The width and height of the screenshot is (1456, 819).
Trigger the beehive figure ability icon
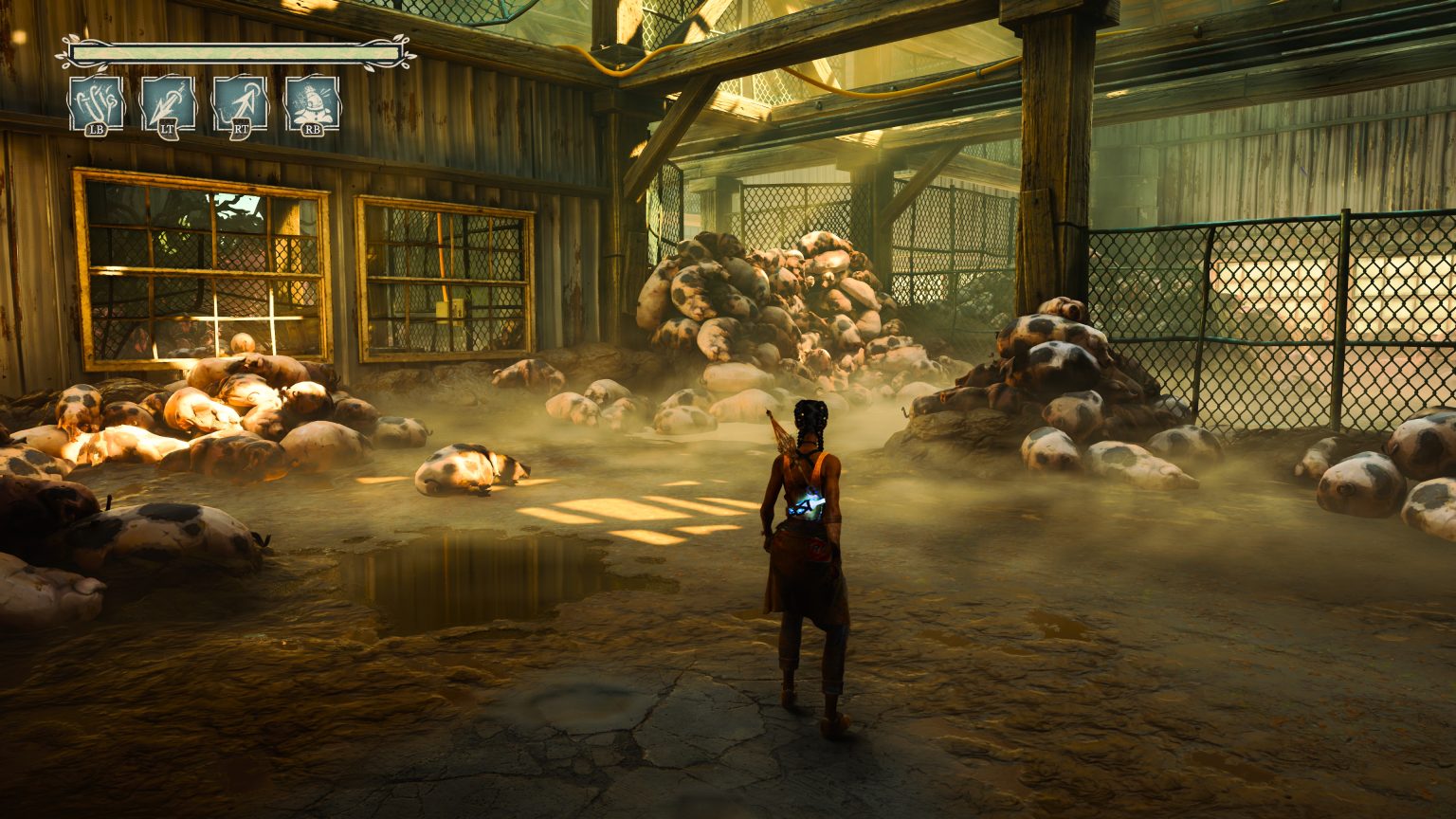[312, 102]
